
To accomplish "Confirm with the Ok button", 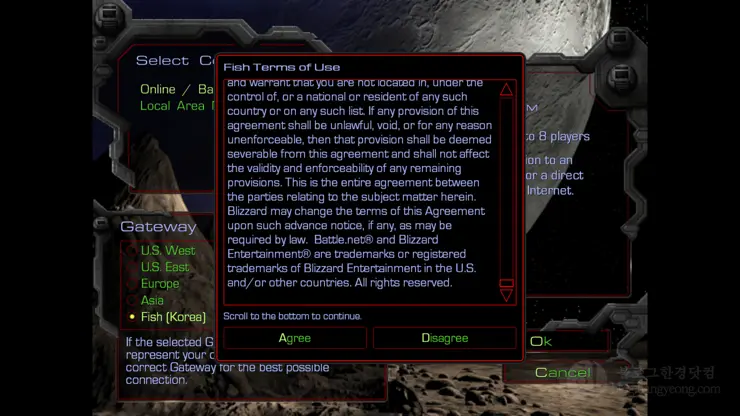I will 541,341.
